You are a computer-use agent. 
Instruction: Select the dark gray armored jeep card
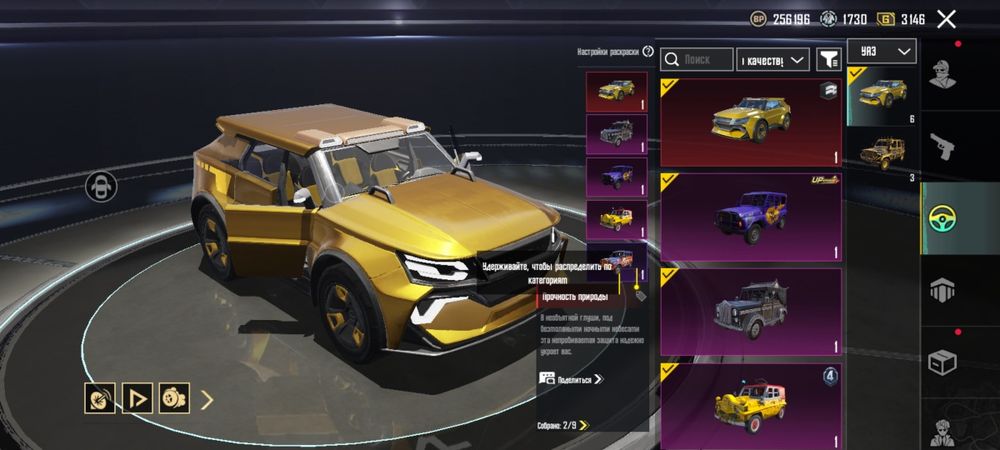[x=751, y=311]
